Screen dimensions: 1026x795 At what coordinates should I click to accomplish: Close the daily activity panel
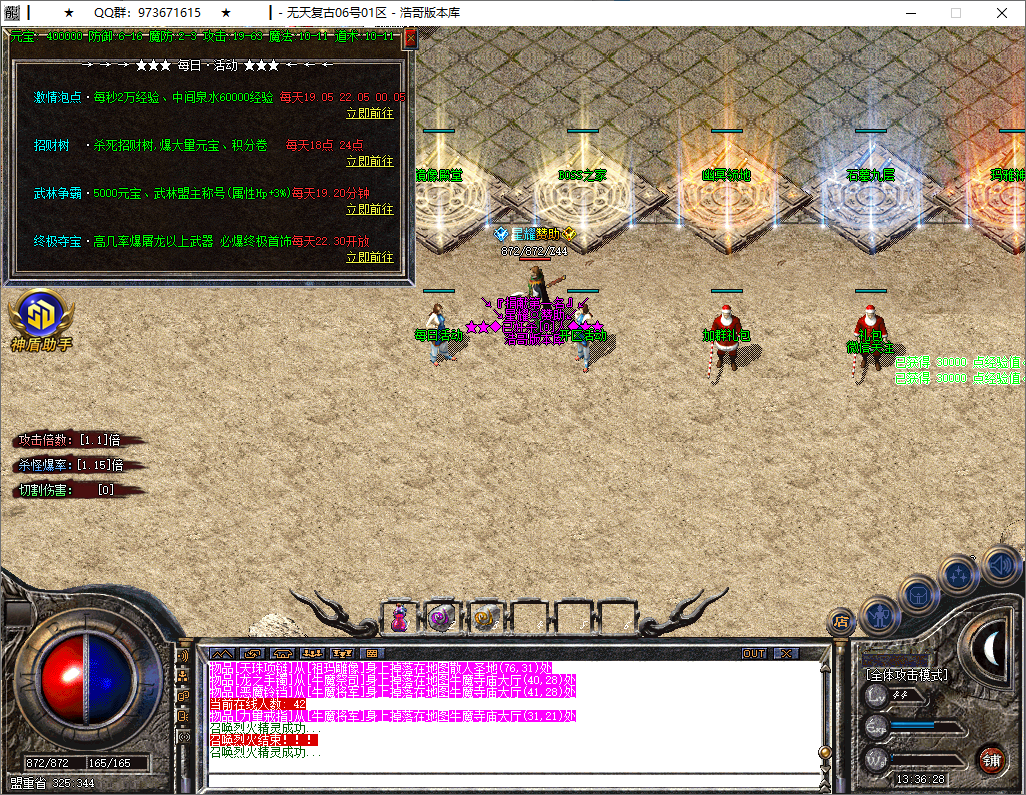(410, 38)
